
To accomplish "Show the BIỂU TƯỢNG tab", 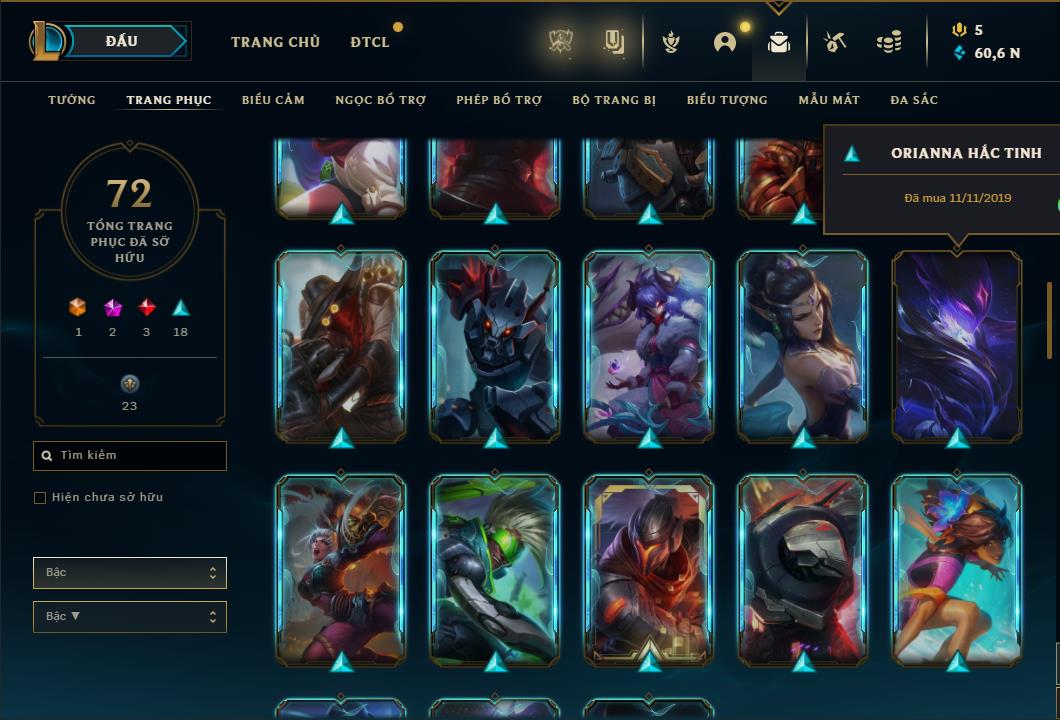I will pos(727,100).
